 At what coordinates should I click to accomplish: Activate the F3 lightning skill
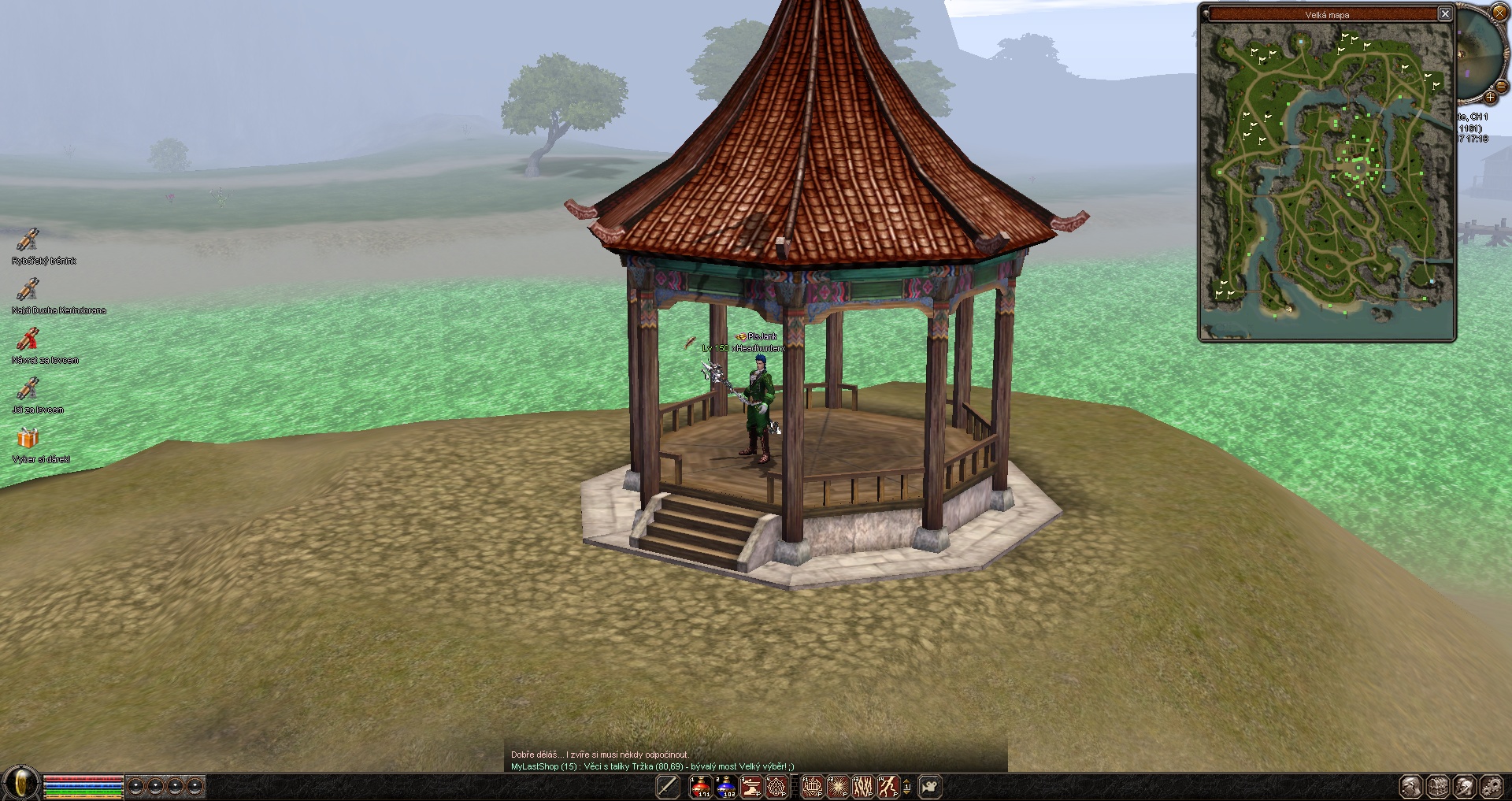point(862,786)
